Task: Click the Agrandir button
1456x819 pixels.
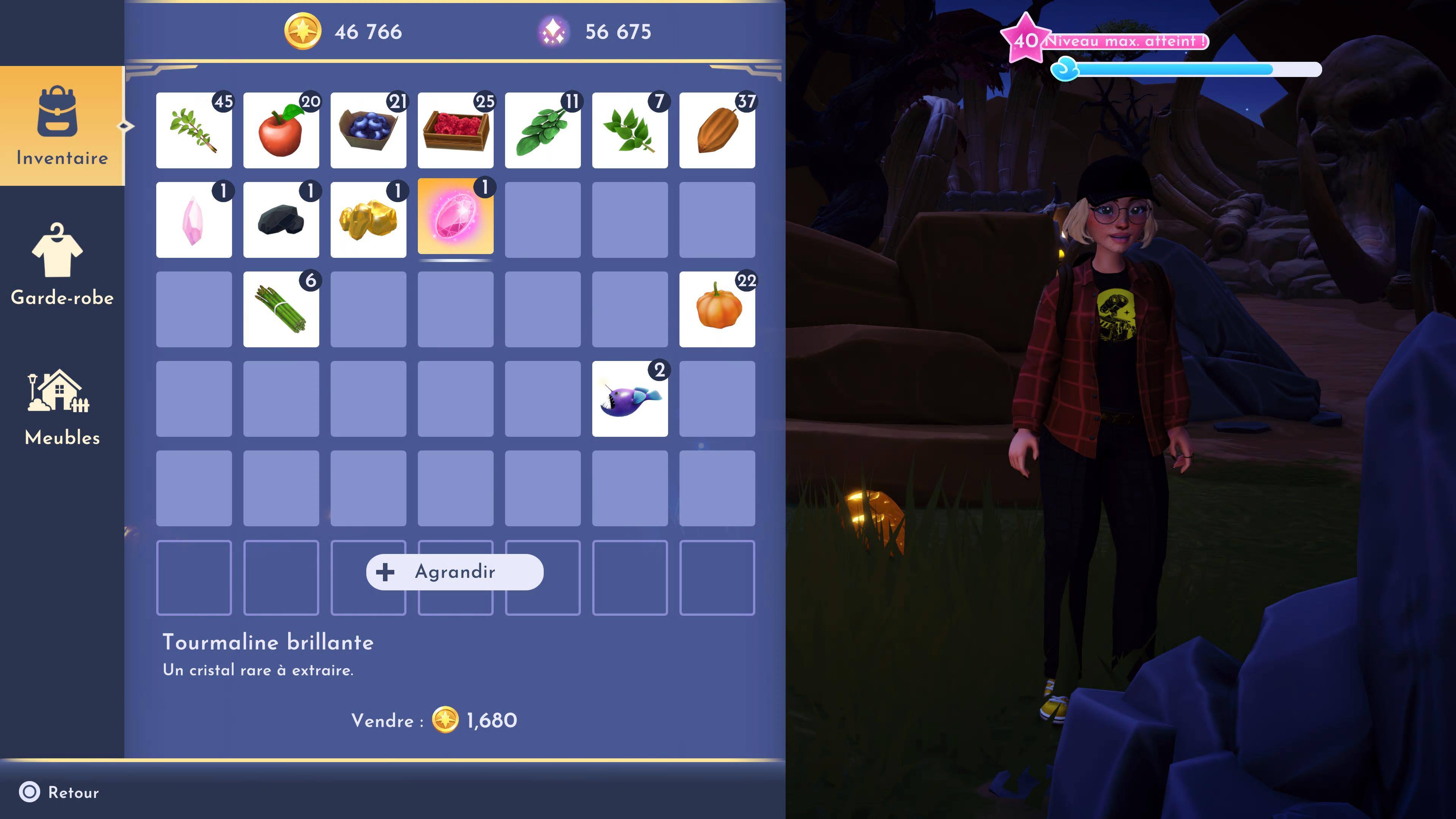Action: (x=455, y=572)
